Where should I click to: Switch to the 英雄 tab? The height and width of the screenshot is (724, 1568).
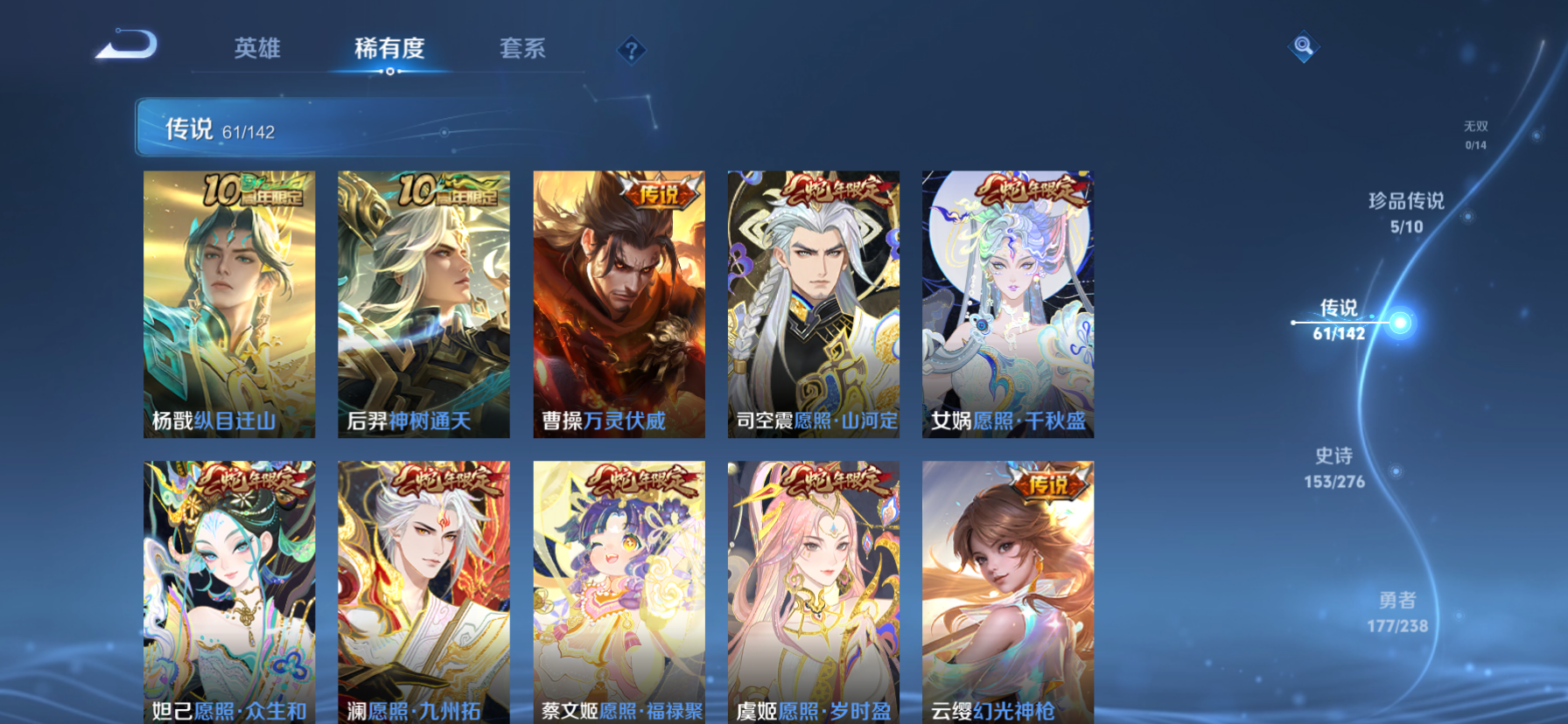point(256,50)
